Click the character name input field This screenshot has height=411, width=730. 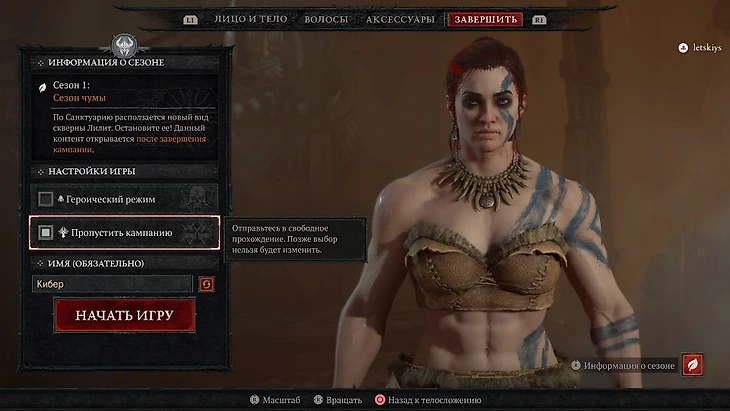[112, 285]
